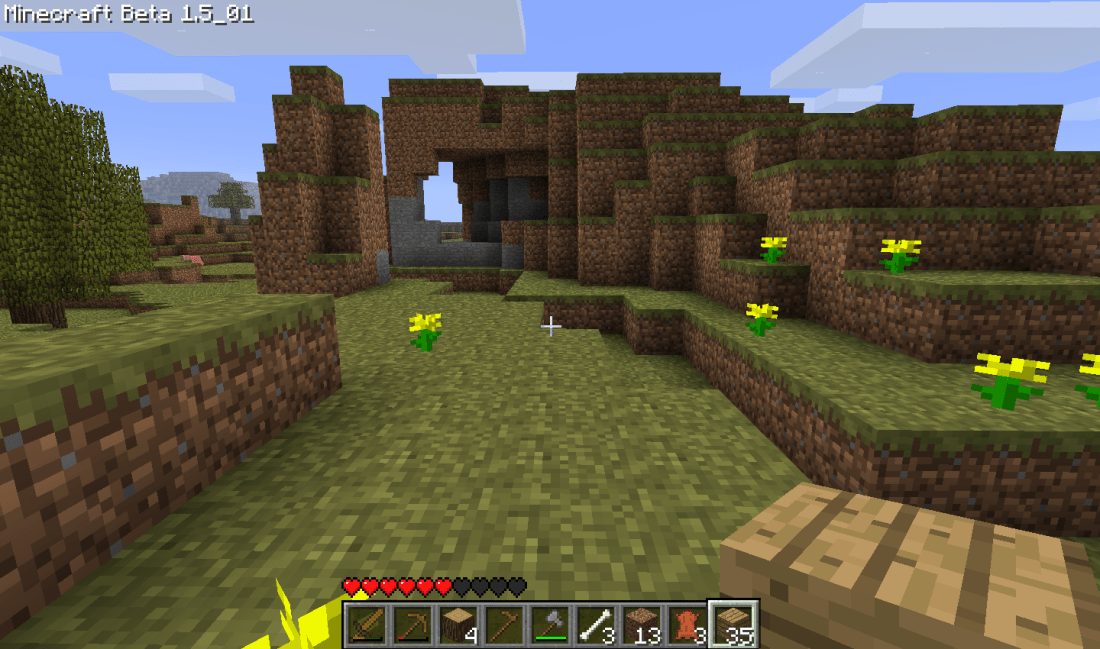Viewport: 1100px width, 649px height.
Task: Select the leather hotbar slot
Action: (688, 624)
